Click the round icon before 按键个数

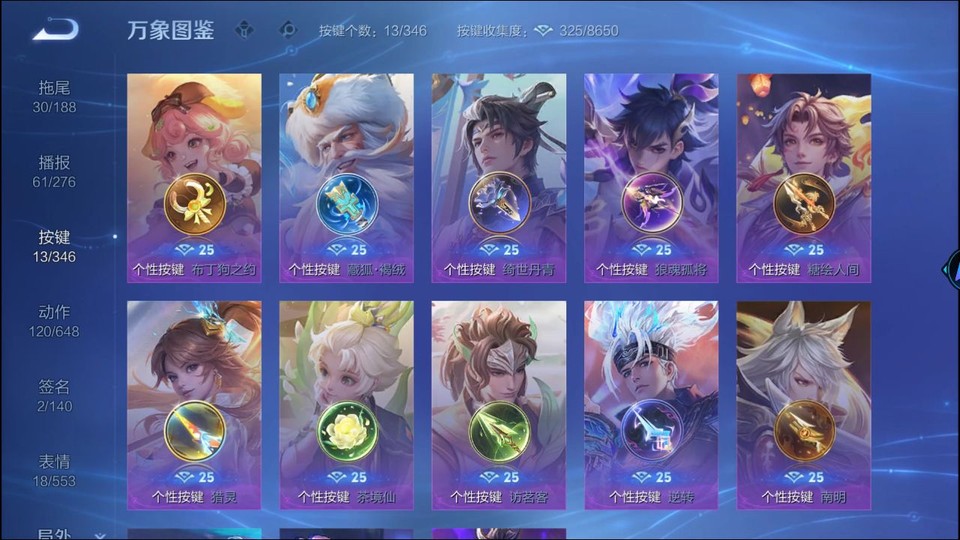tap(289, 30)
